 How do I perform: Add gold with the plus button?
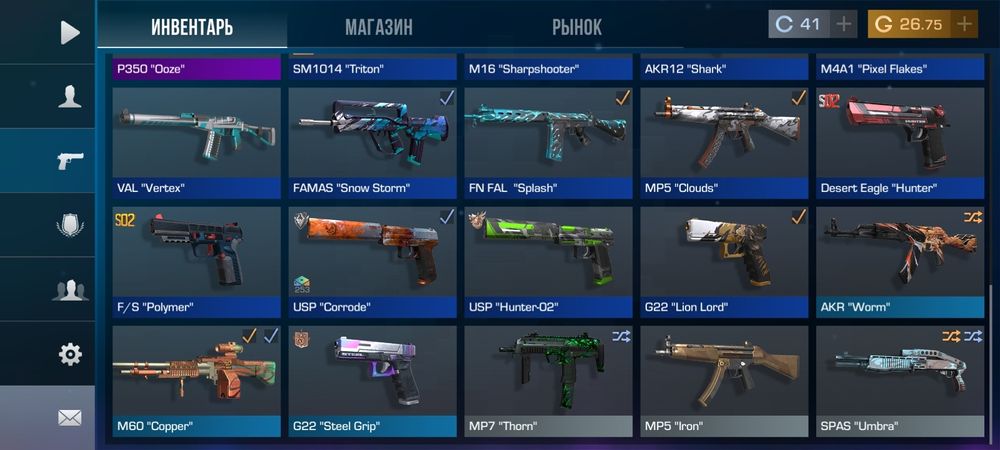[964, 24]
